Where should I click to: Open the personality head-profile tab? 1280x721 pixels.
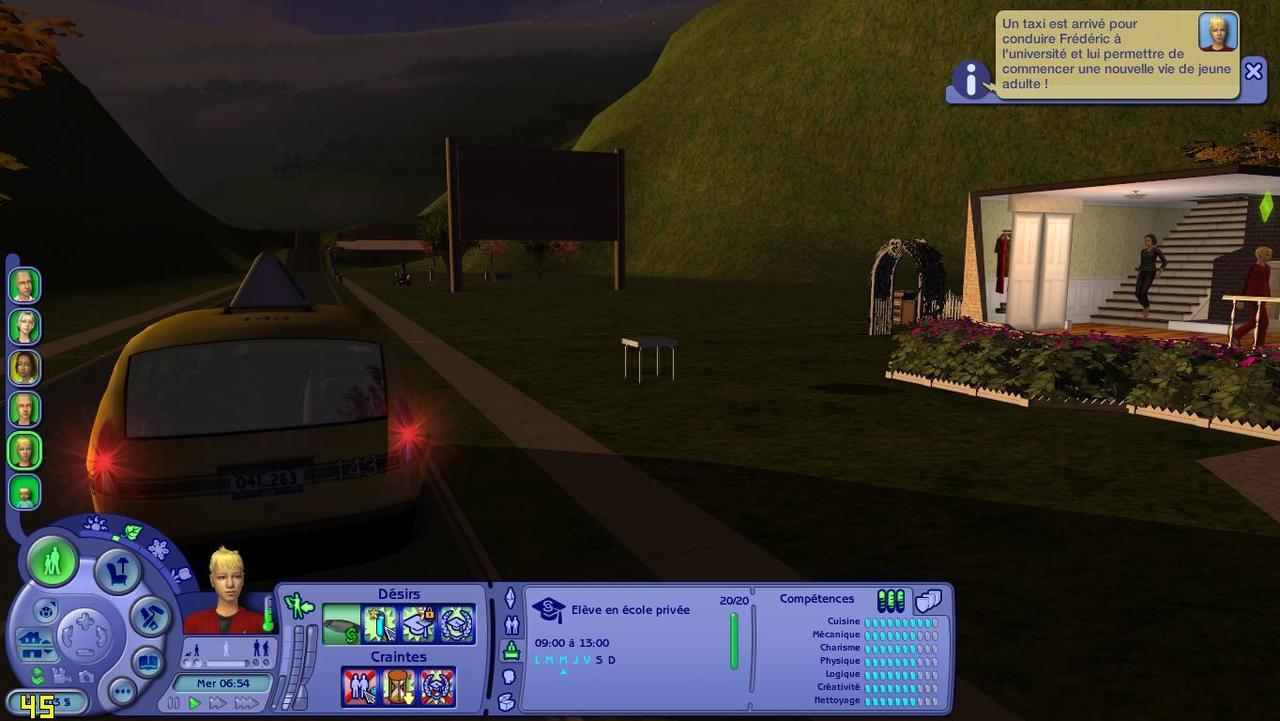tap(509, 677)
